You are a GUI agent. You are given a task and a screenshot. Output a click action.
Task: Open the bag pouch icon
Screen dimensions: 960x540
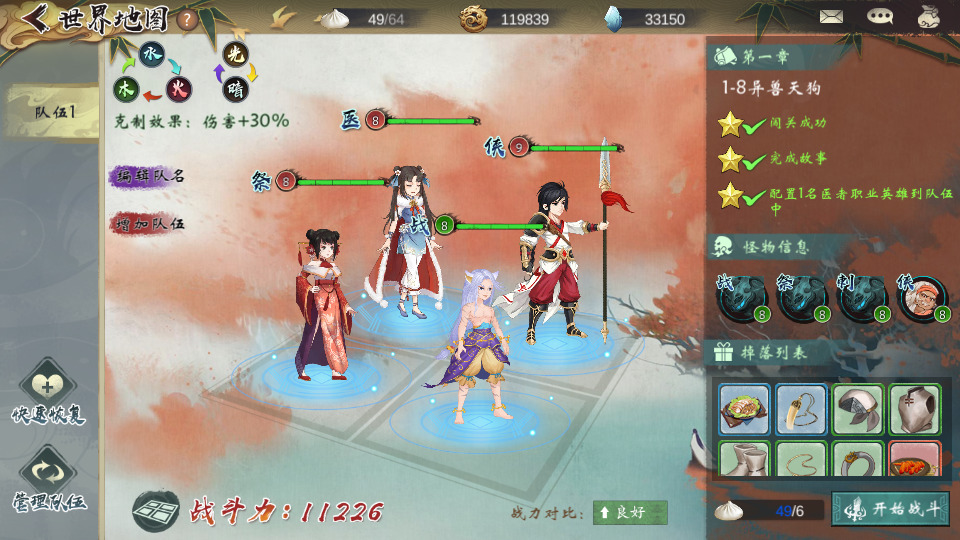929,17
